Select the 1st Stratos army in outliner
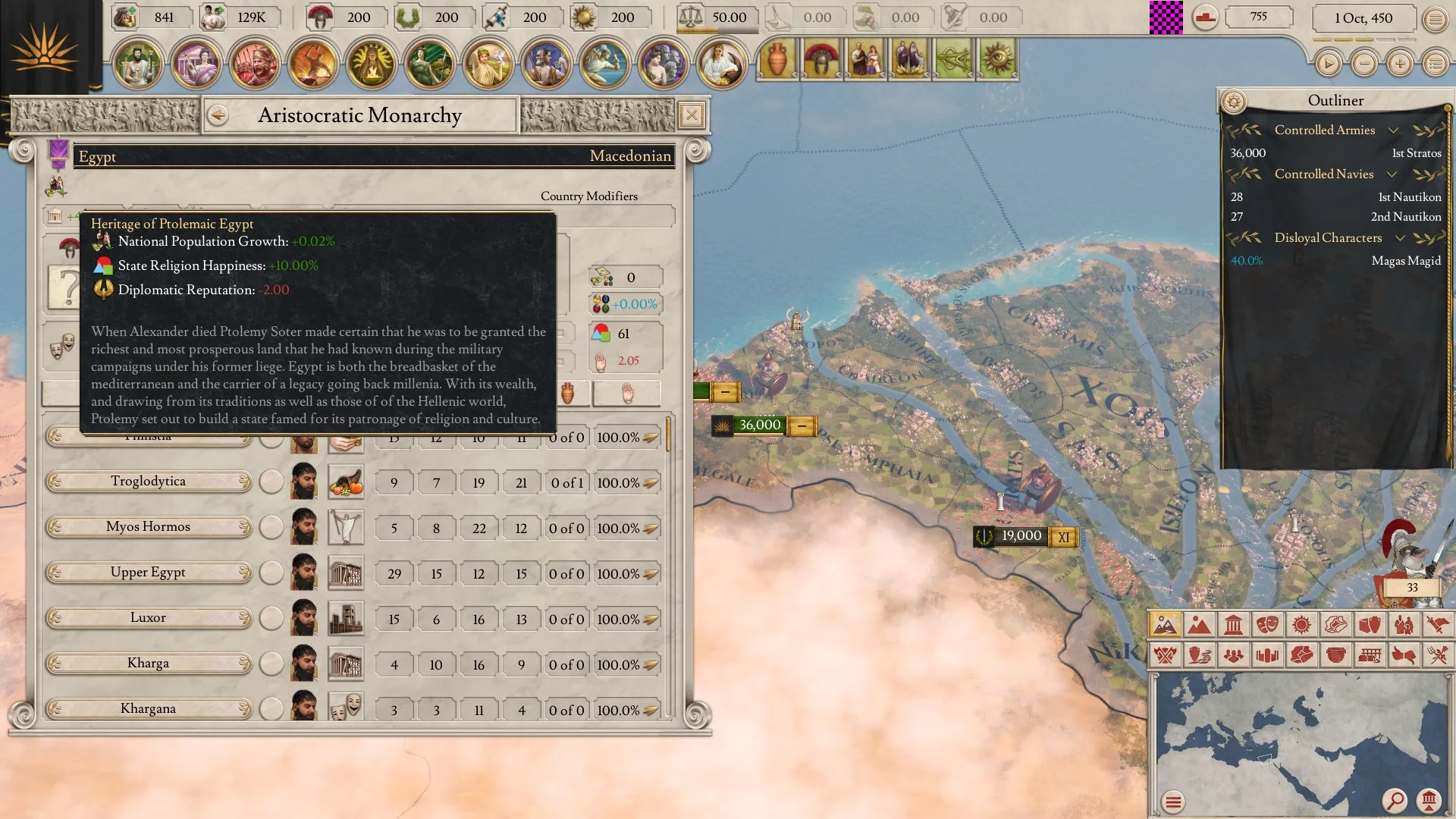 pyautogui.click(x=1335, y=153)
